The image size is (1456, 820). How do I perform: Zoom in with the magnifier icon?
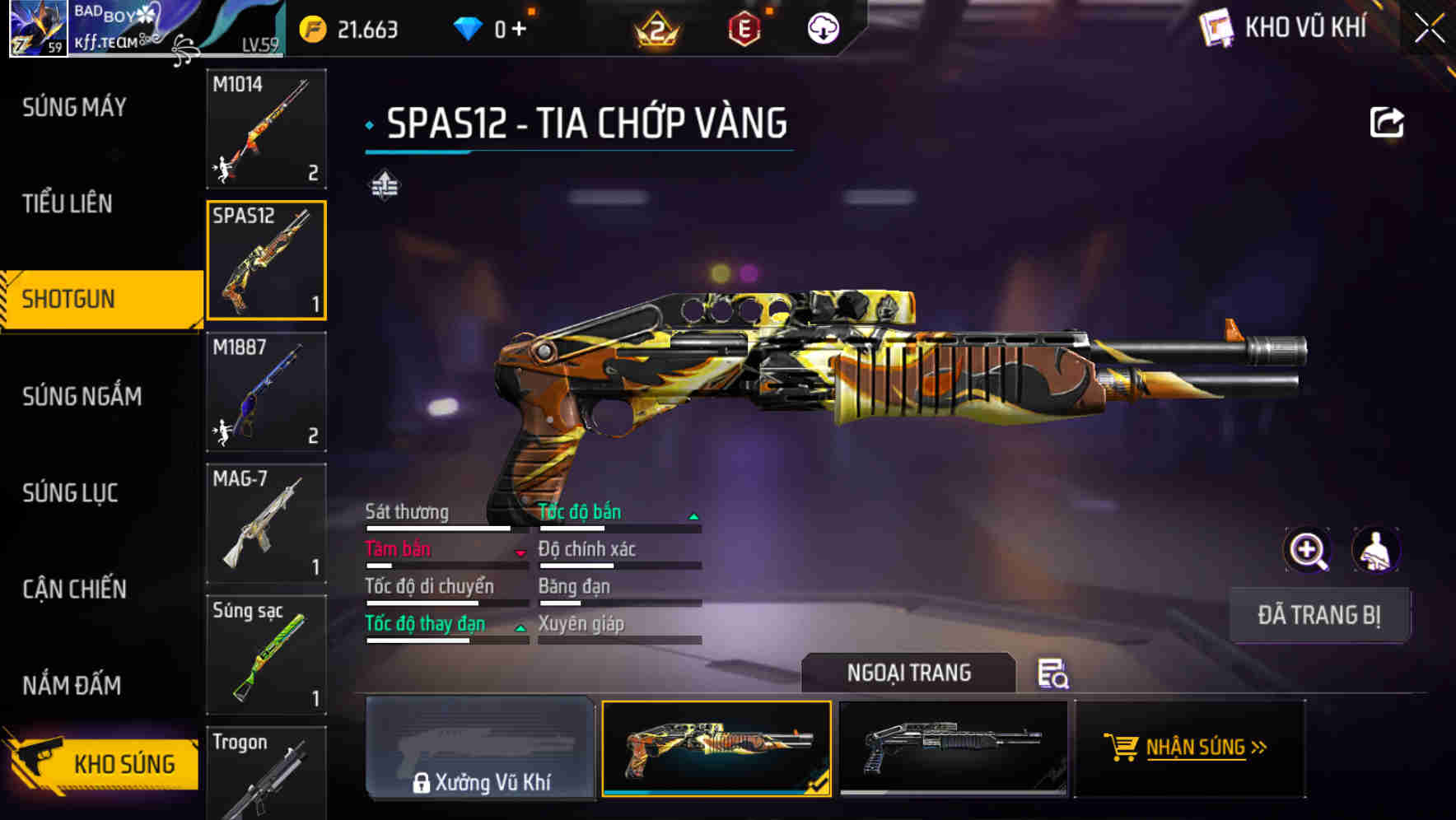[1307, 550]
